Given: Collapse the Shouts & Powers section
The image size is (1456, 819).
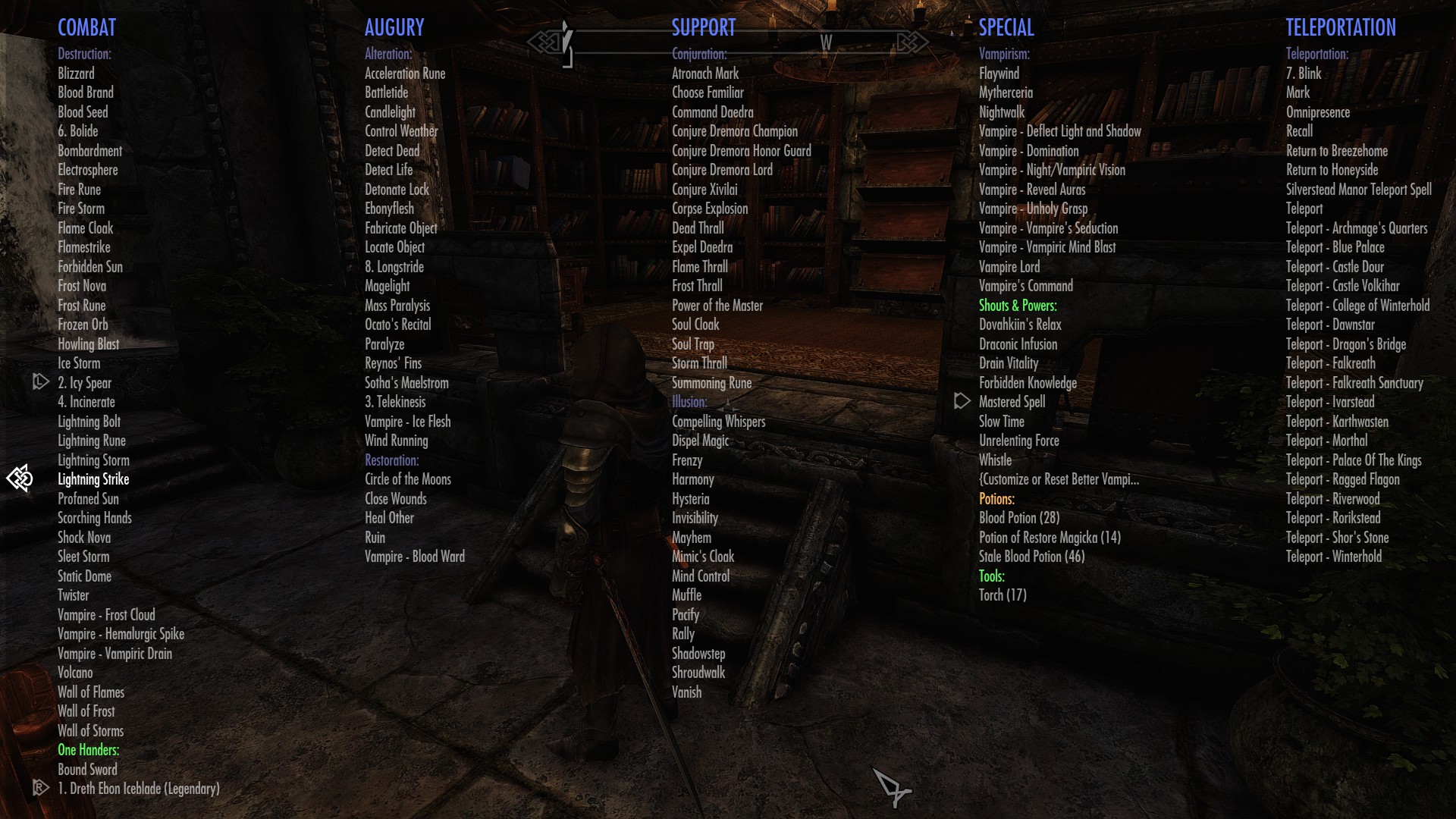Looking at the screenshot, I should click(x=1018, y=306).
